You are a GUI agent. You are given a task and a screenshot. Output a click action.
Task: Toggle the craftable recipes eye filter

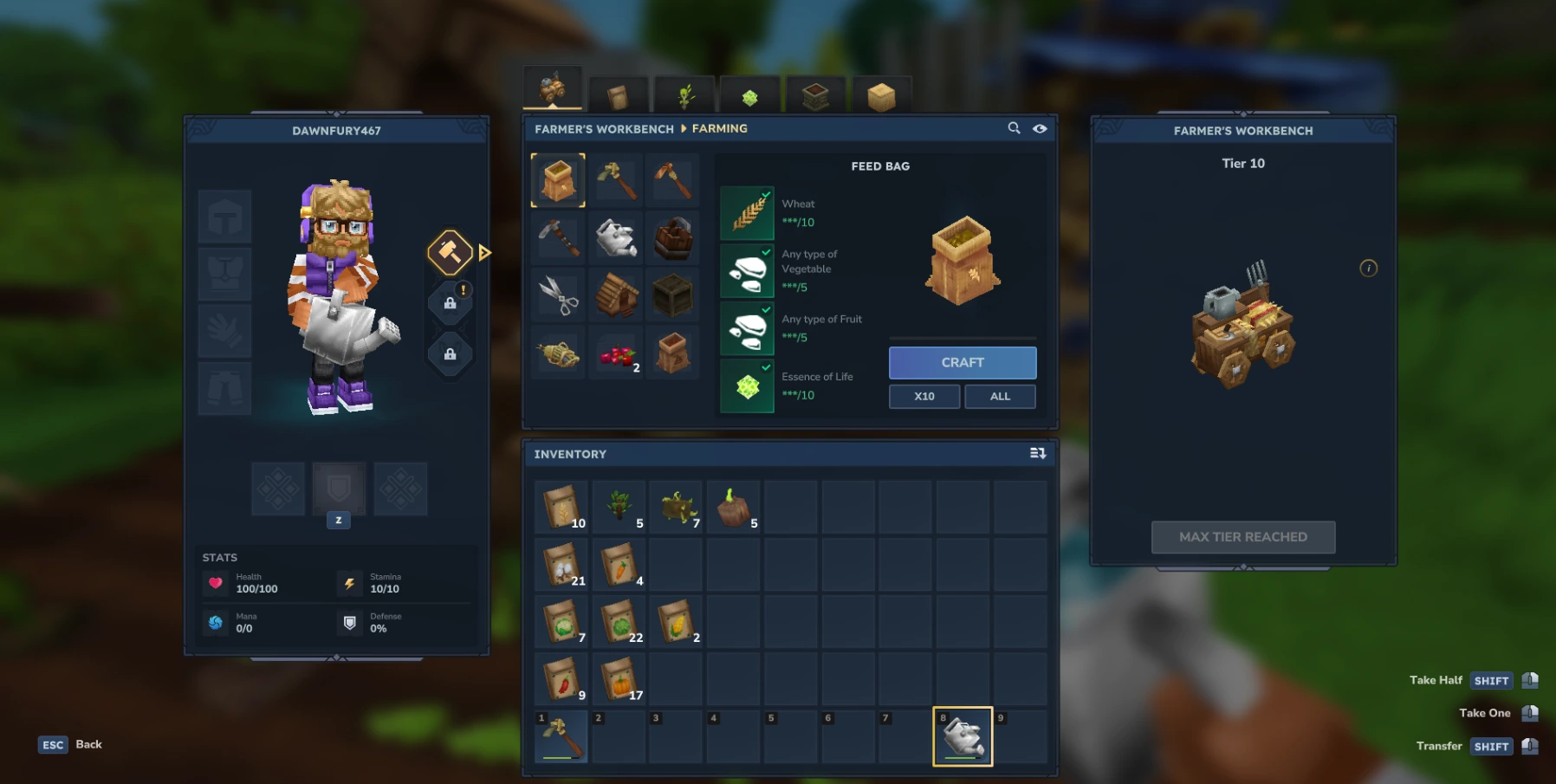tap(1040, 128)
